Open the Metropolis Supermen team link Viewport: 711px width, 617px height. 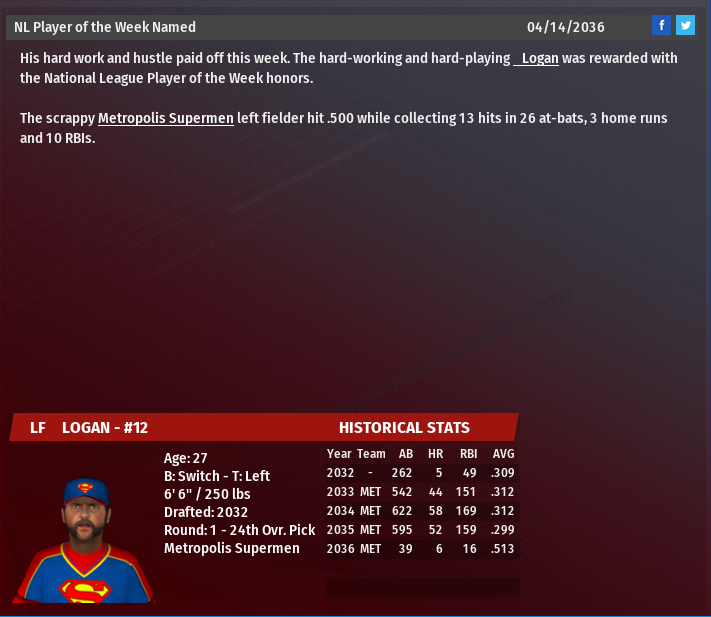click(166, 119)
